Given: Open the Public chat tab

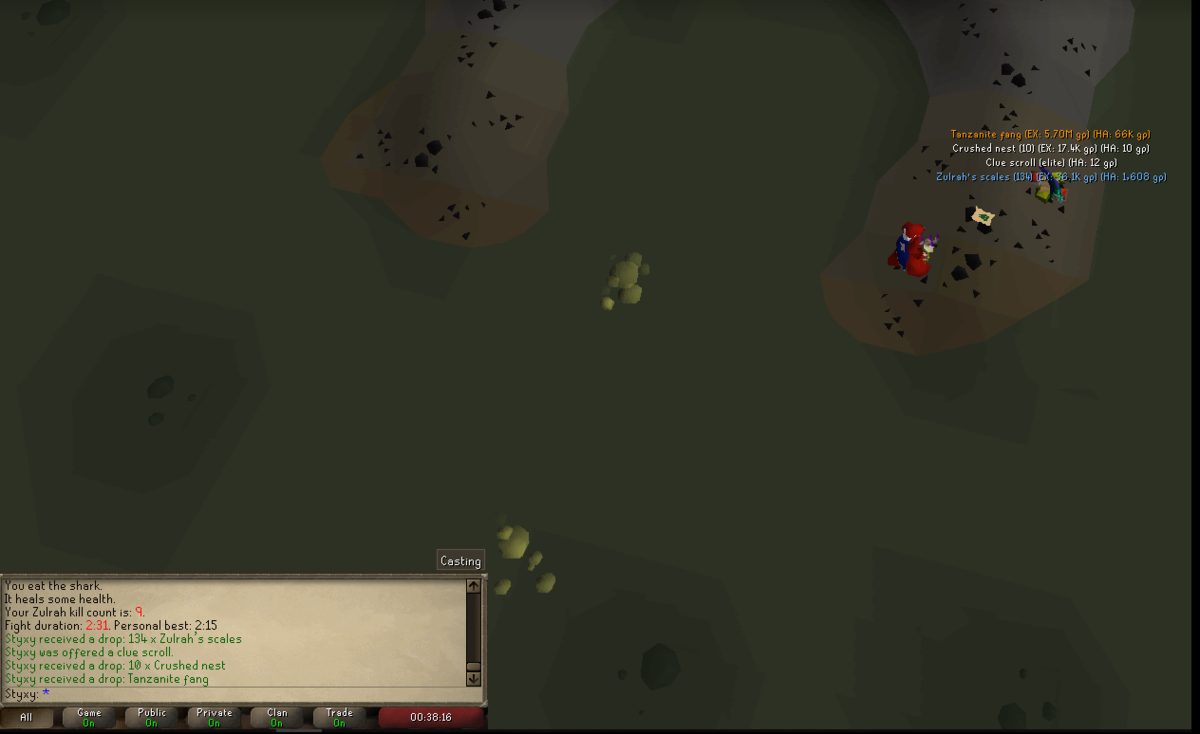Looking at the screenshot, I should 152,717.
